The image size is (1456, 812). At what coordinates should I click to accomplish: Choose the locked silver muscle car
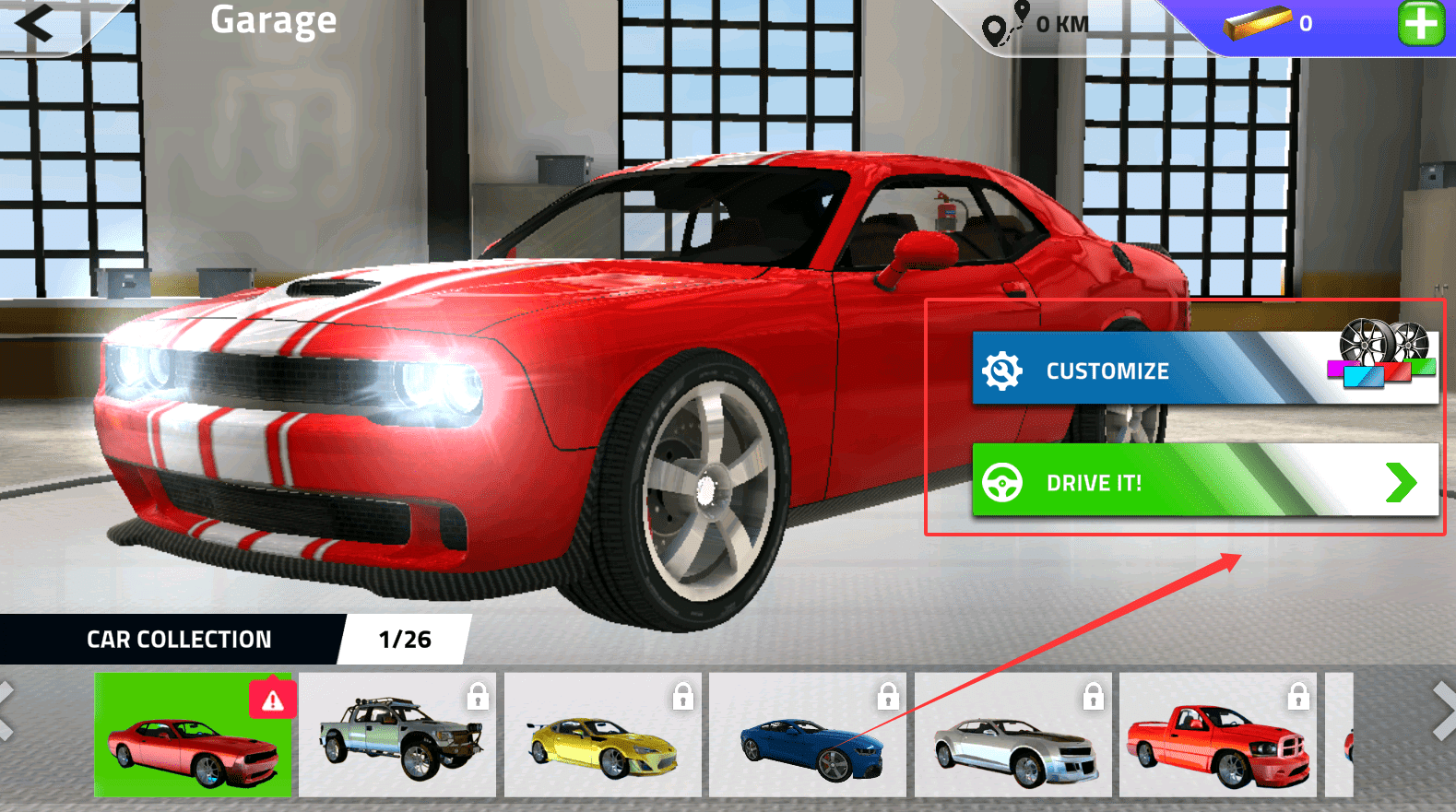point(1012,735)
